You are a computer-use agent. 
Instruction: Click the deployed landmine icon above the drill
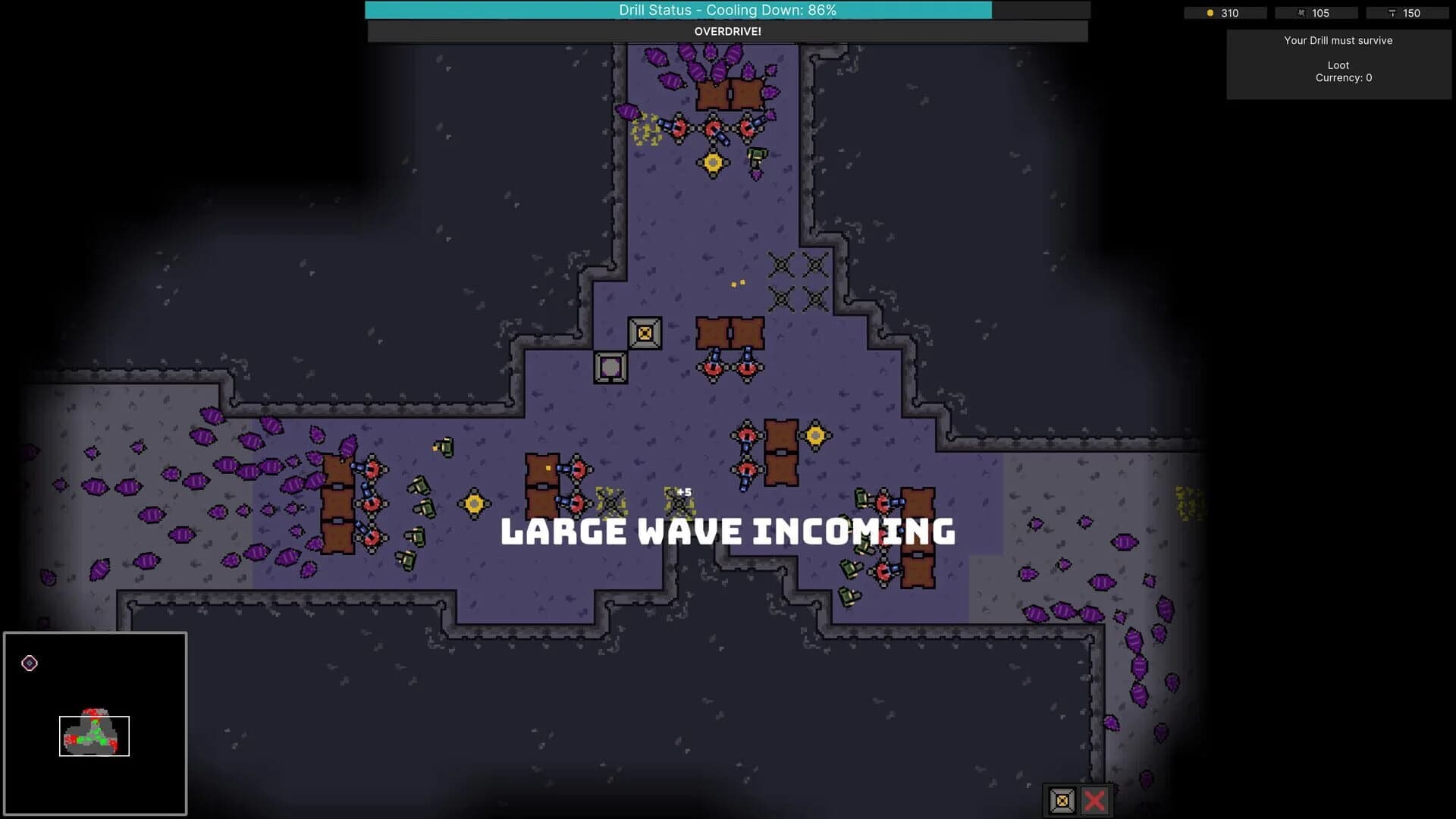point(644,333)
